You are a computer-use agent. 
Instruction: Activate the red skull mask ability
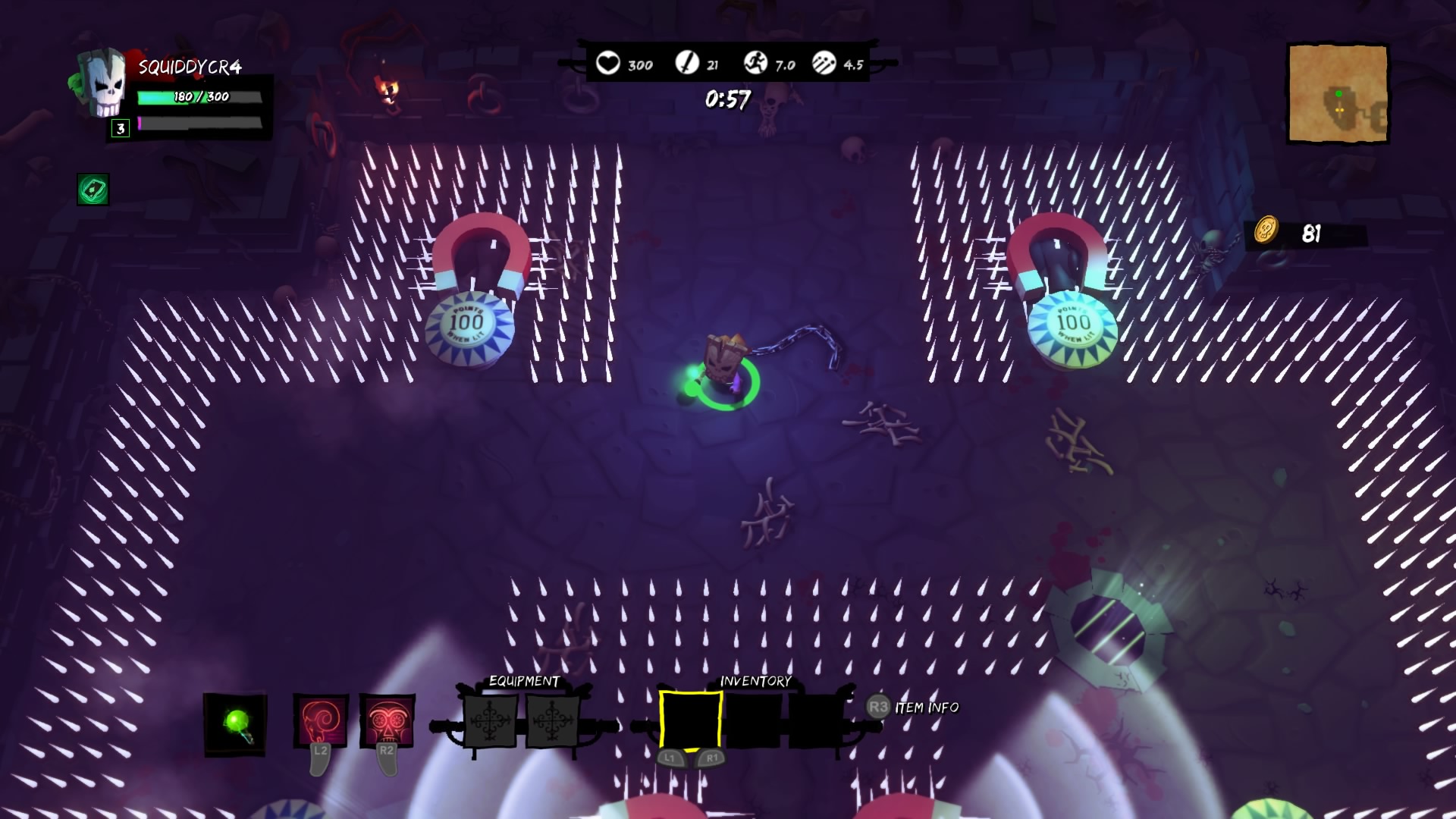387,721
